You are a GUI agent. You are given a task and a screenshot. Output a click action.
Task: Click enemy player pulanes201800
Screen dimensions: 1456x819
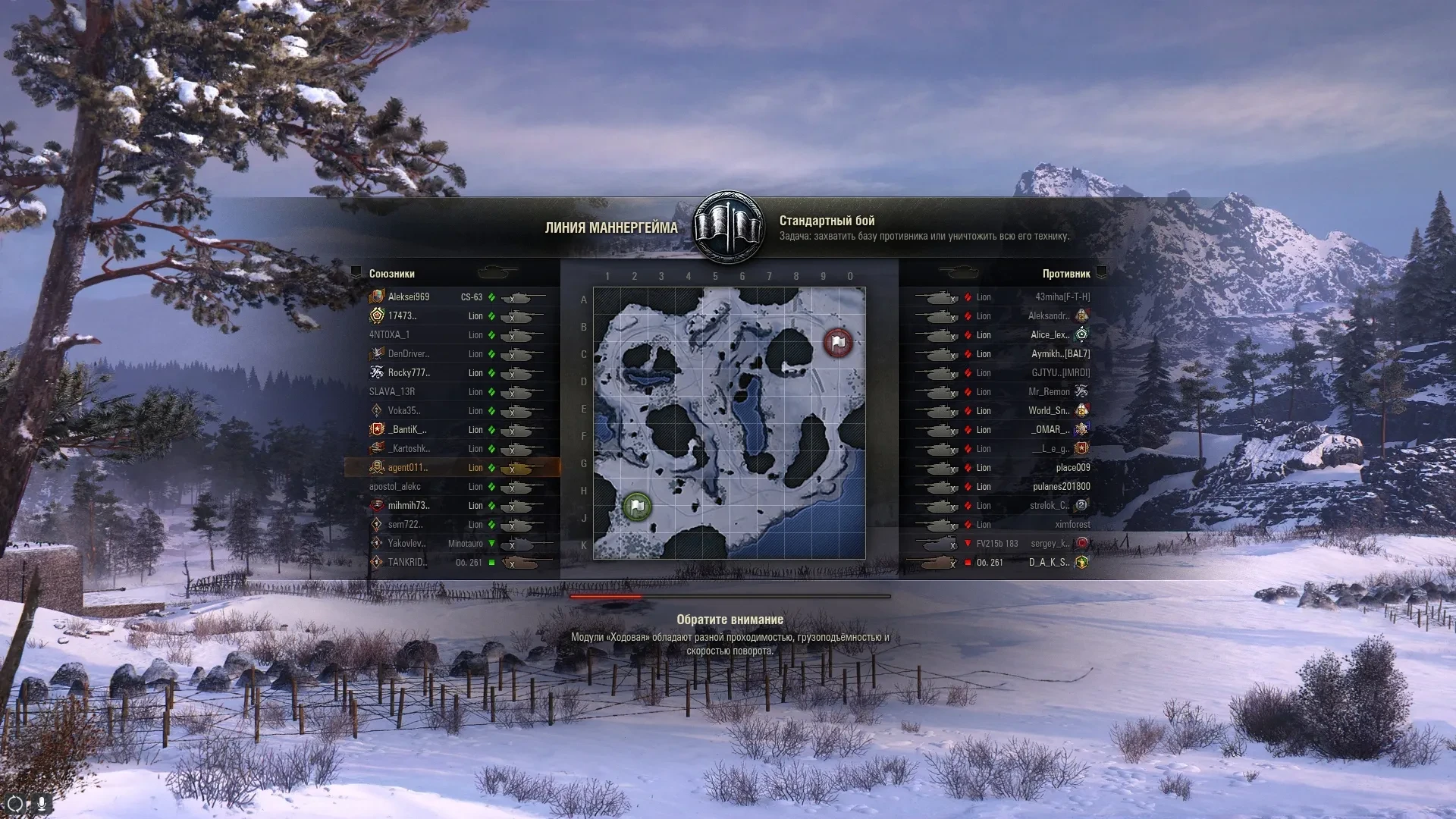(1061, 487)
